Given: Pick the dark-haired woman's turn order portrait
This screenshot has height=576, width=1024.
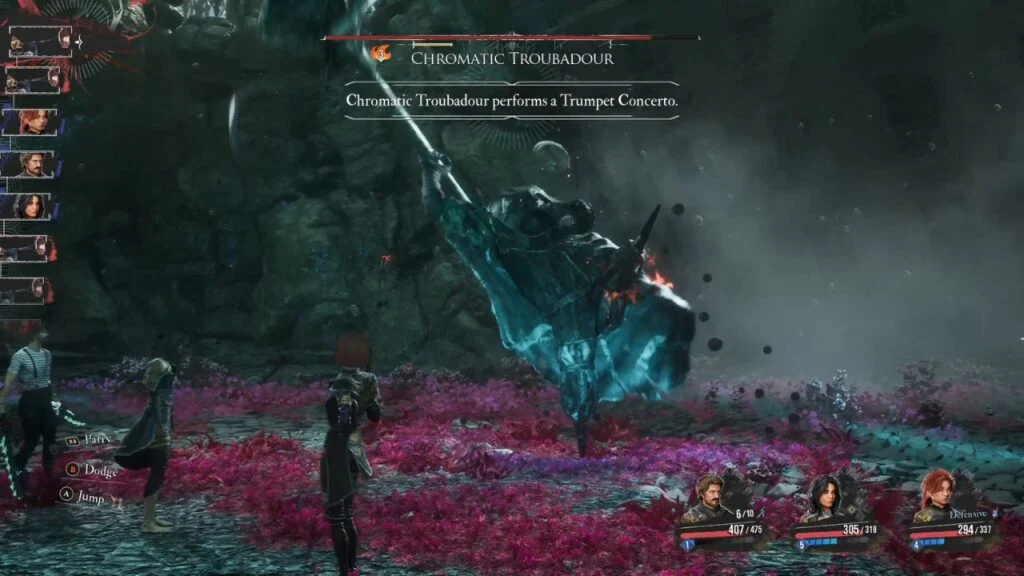Looking at the screenshot, I should [32, 206].
